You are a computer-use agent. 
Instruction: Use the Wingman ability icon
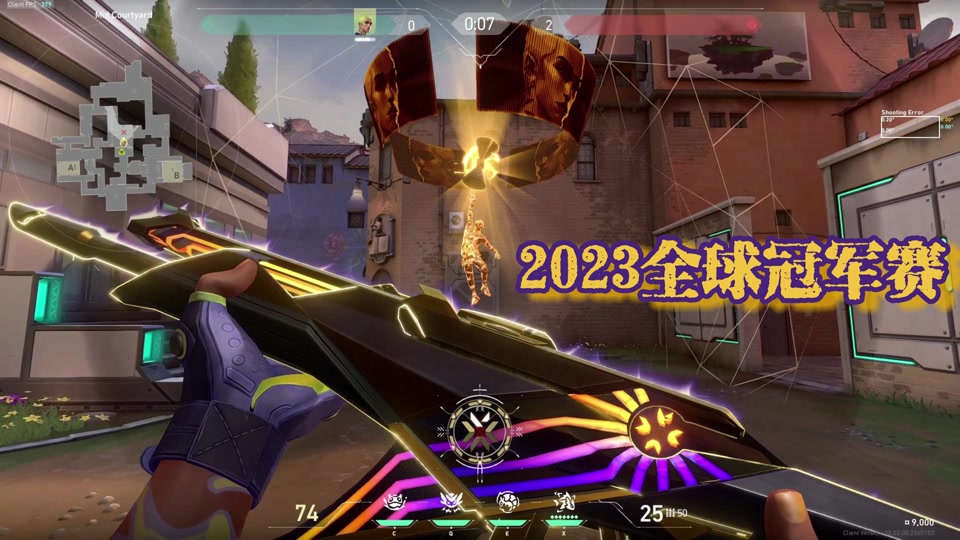point(449,503)
